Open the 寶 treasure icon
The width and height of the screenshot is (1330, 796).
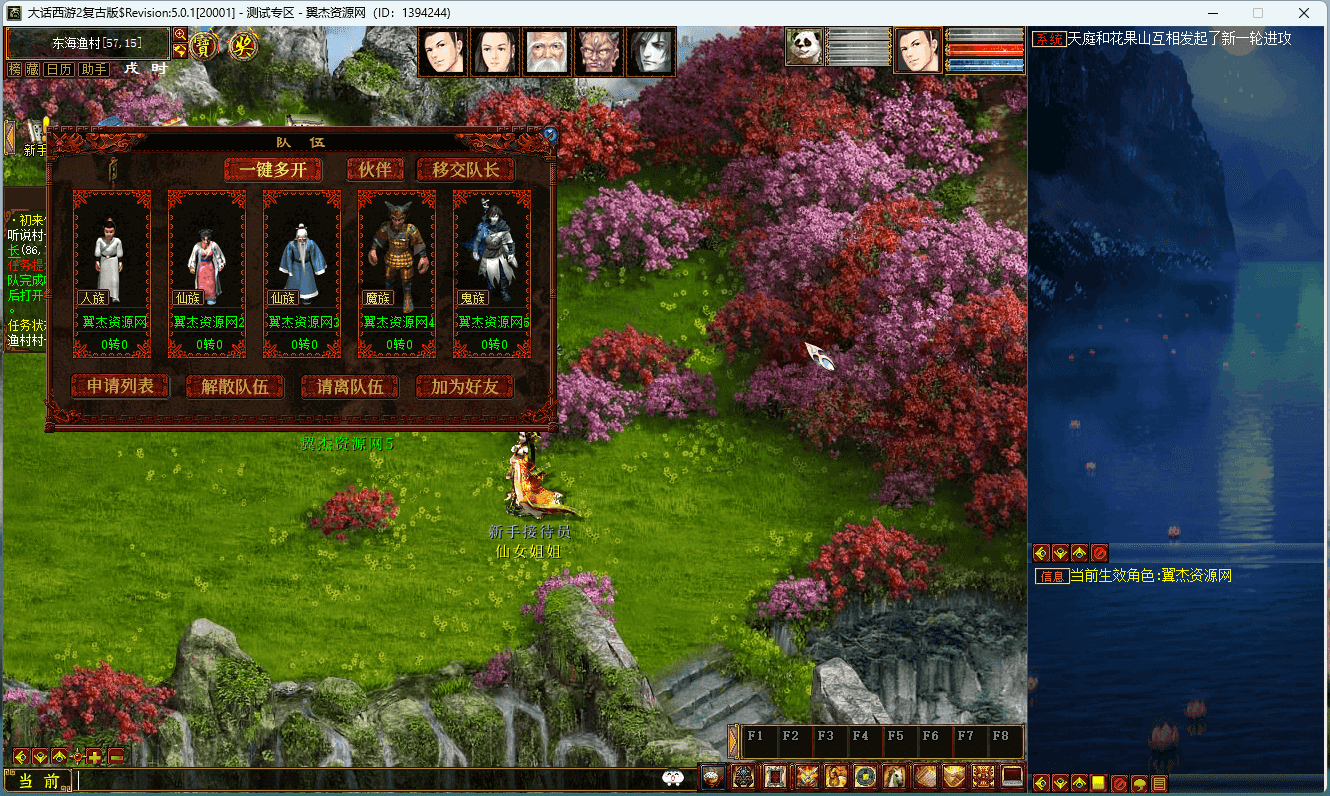pos(204,46)
